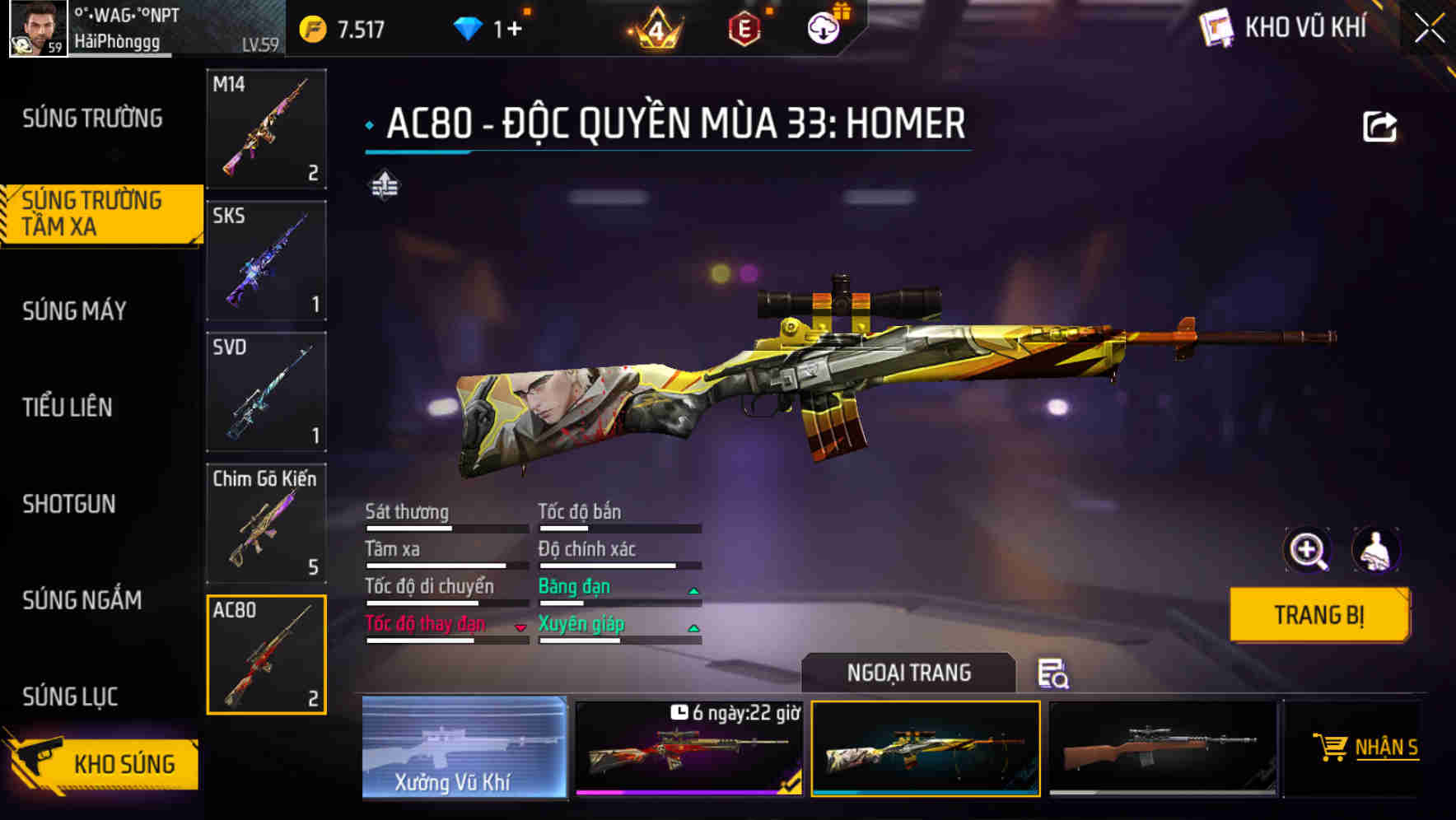Select the SVD weapon thumbnail

tap(265, 393)
